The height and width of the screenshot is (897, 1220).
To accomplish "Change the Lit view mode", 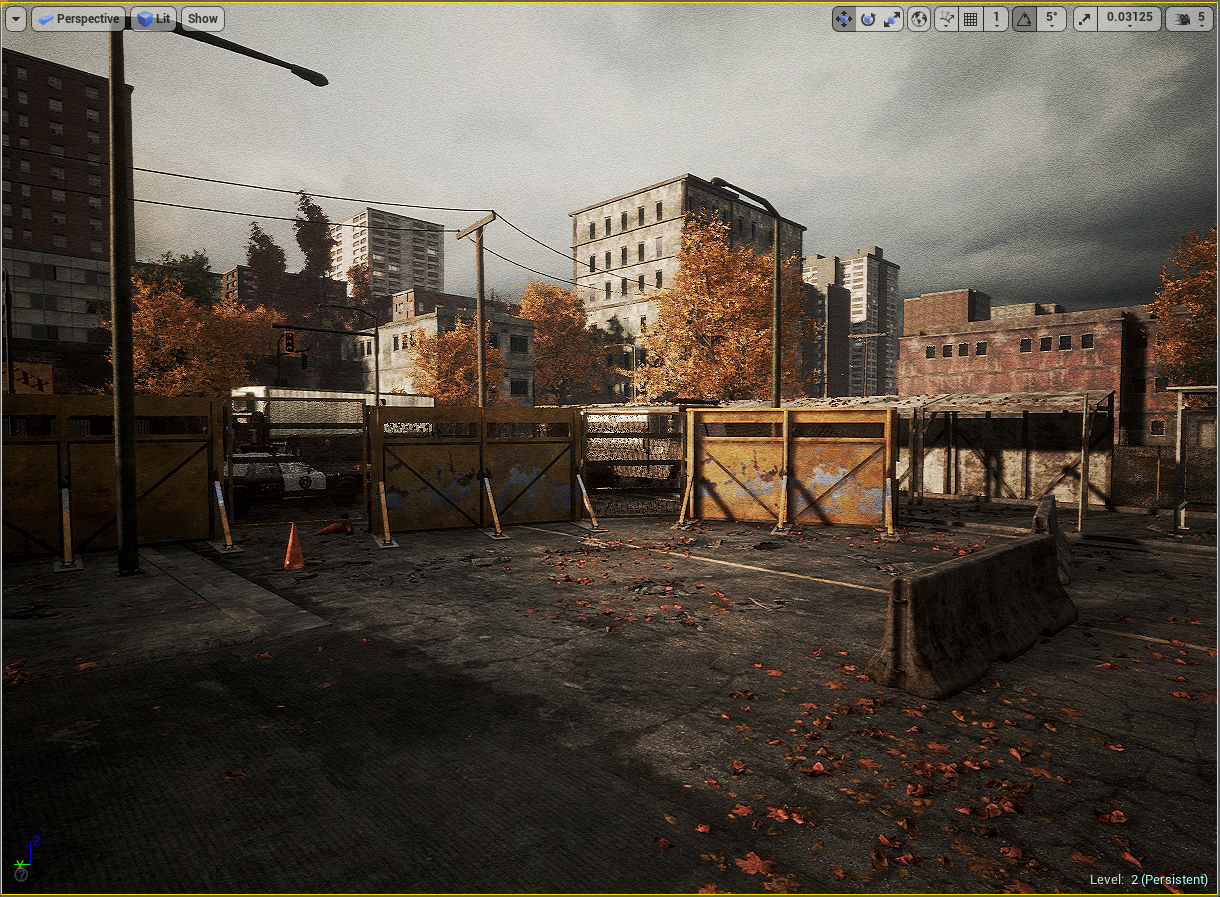I will (x=154, y=18).
